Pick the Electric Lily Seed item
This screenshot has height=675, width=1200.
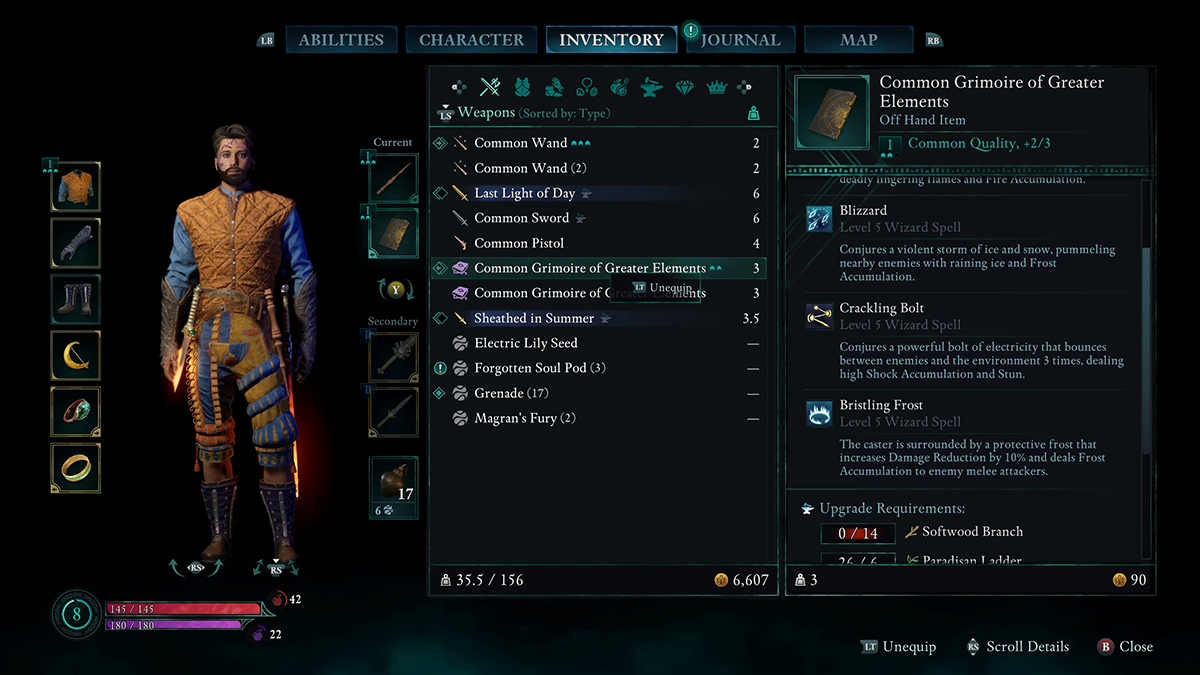pos(526,343)
